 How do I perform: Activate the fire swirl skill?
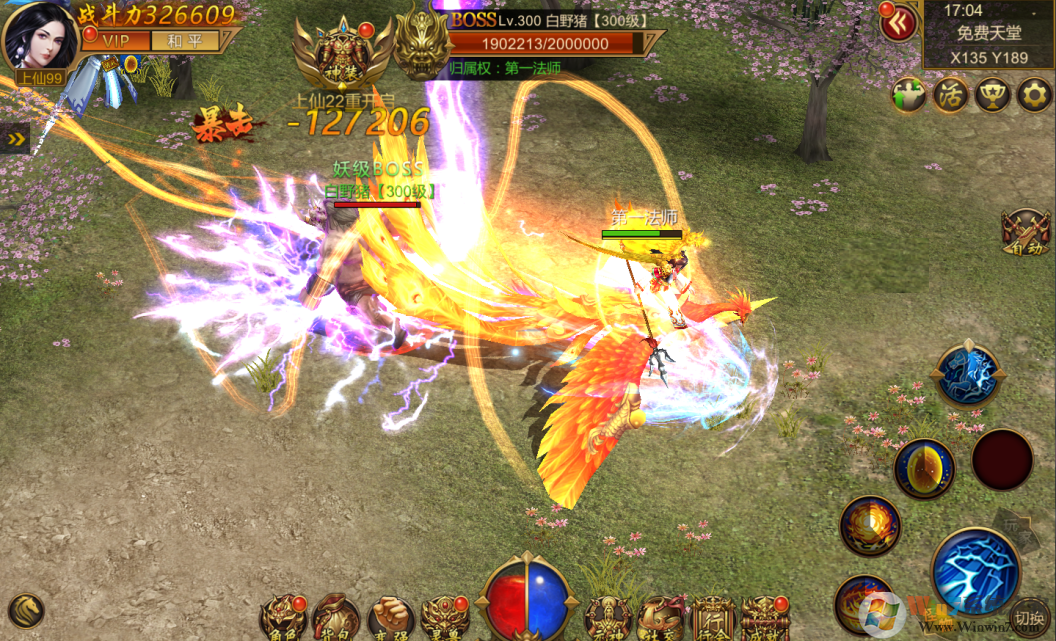(x=869, y=526)
